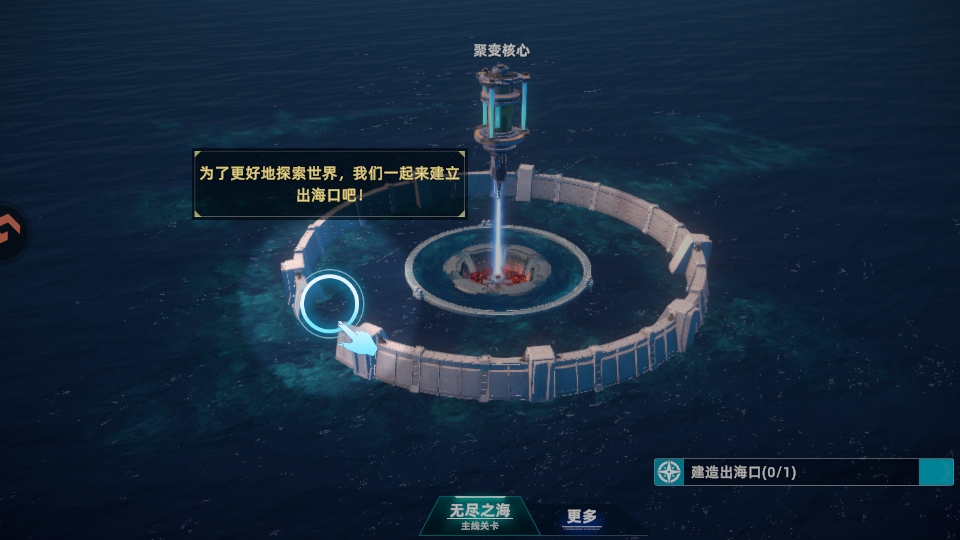The image size is (960, 540).
Task: Select the 聚变核心 building label
Action: (501, 50)
